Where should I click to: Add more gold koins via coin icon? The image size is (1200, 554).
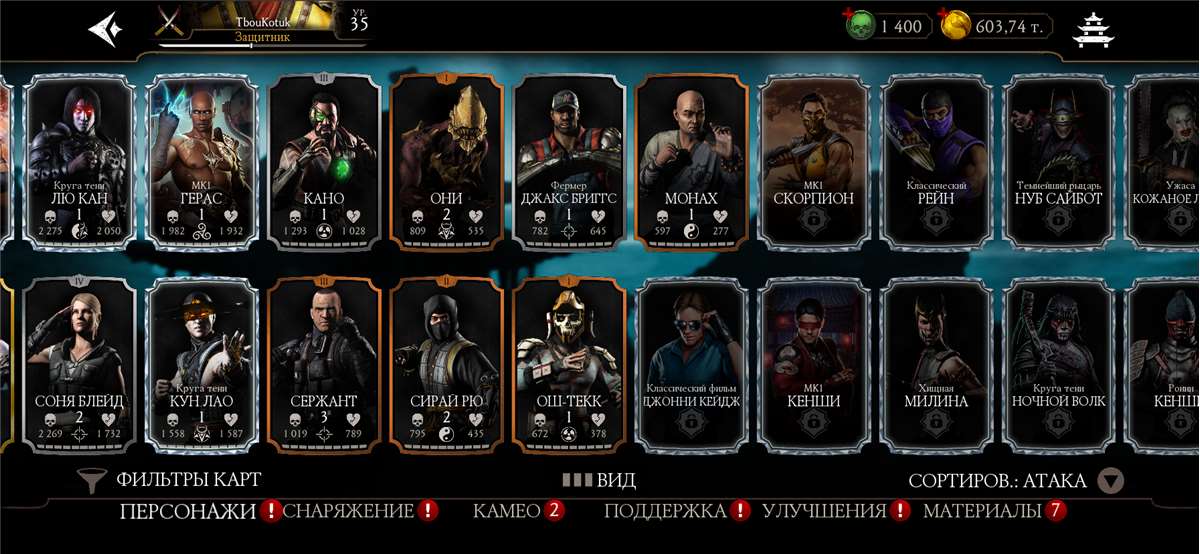955,26
